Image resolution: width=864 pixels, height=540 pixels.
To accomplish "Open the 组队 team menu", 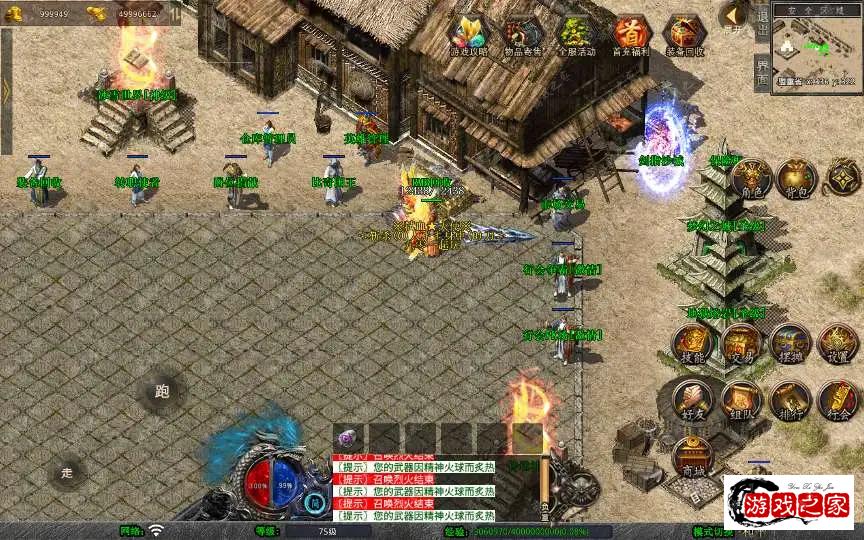I will [x=741, y=401].
